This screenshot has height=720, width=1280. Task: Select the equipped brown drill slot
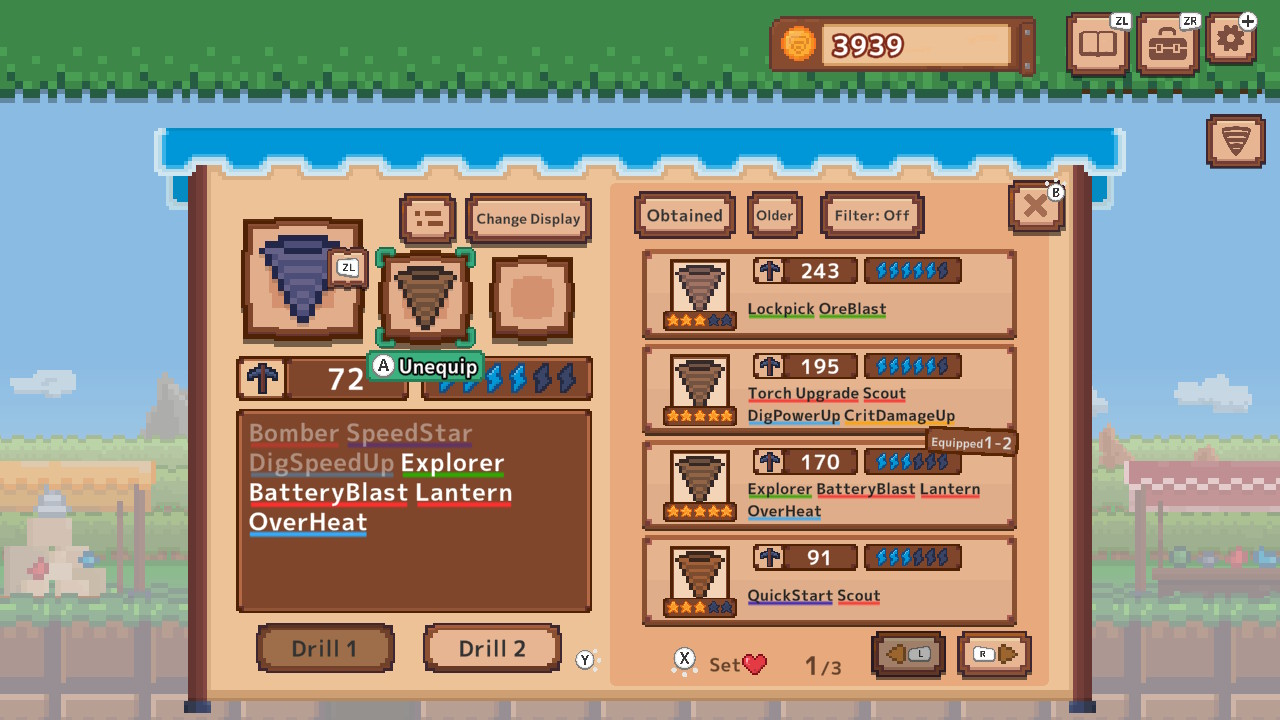click(x=425, y=297)
